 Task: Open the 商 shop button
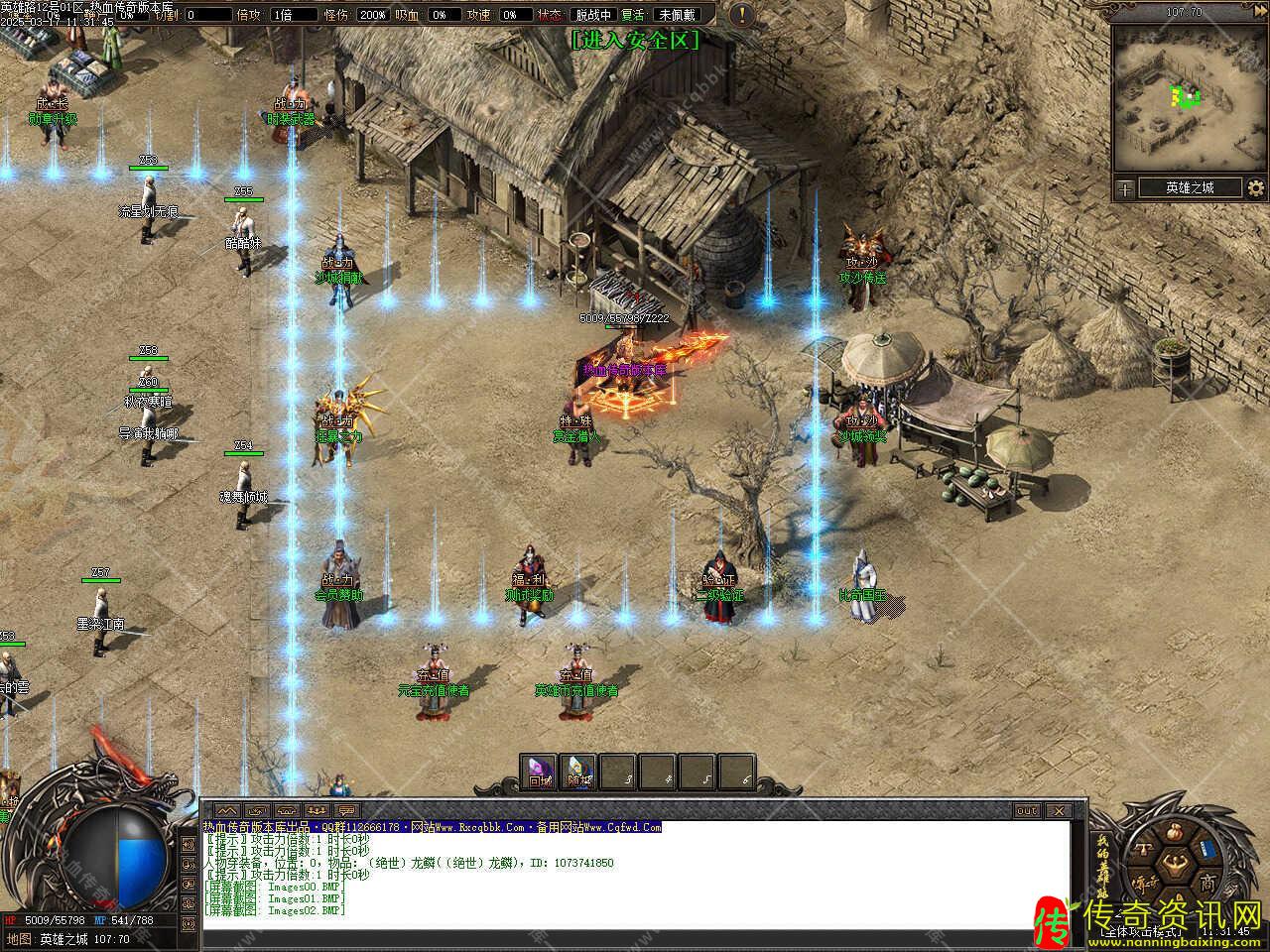pos(1207,883)
